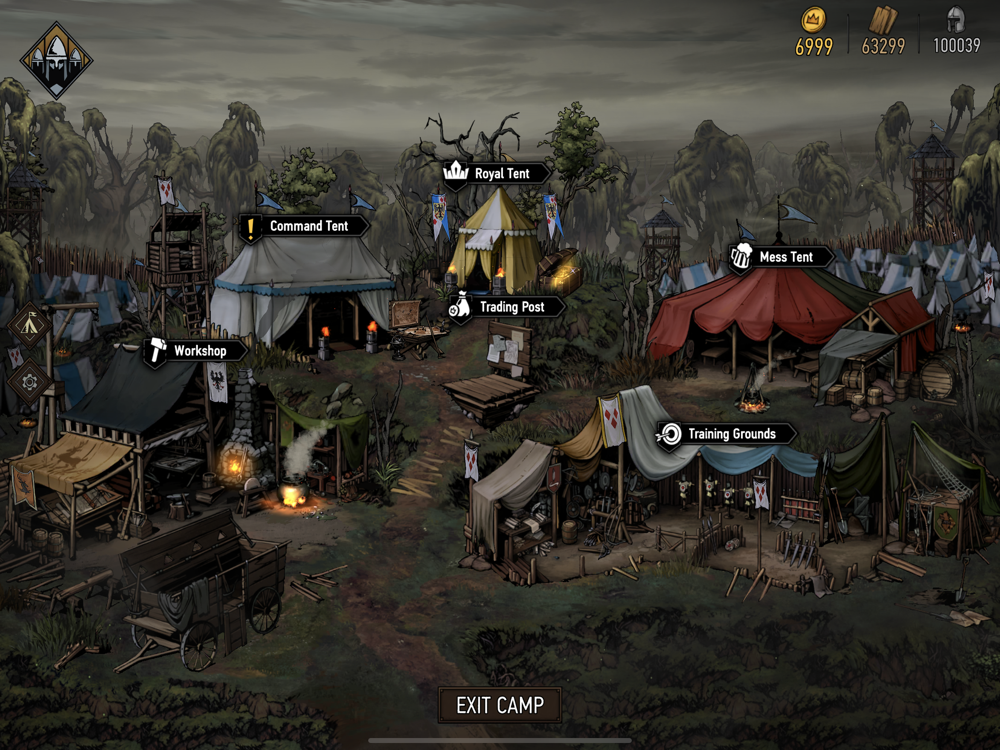Open the gear settings icon
The width and height of the screenshot is (1000, 750).
click(29, 381)
